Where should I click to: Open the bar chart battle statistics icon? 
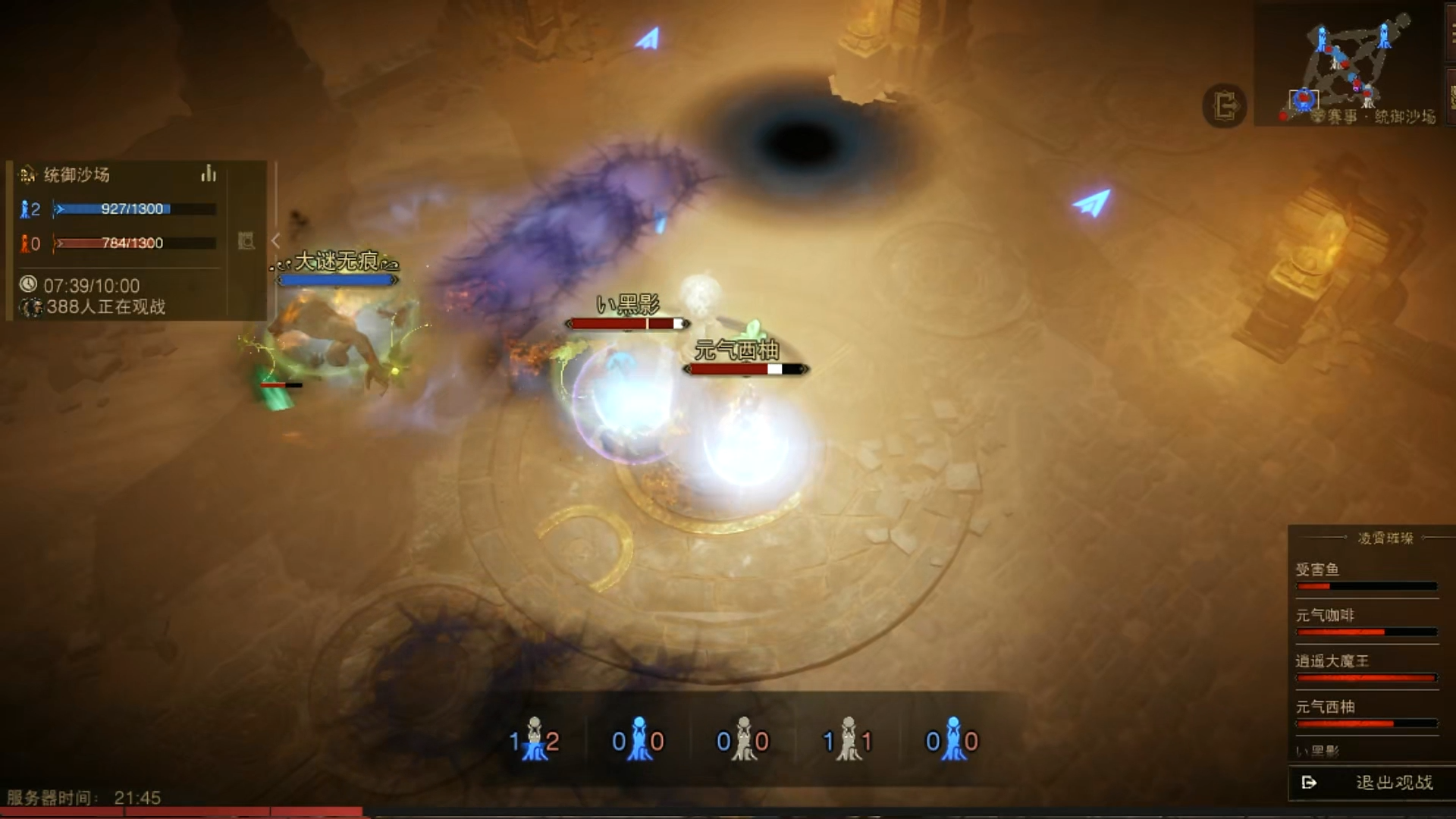pyautogui.click(x=209, y=174)
